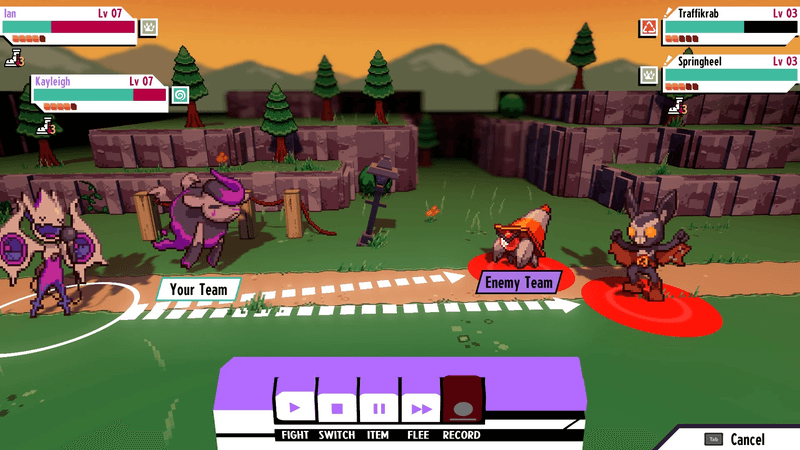The image size is (800, 450).
Task: Select the Switch stop button
Action: tap(337, 407)
